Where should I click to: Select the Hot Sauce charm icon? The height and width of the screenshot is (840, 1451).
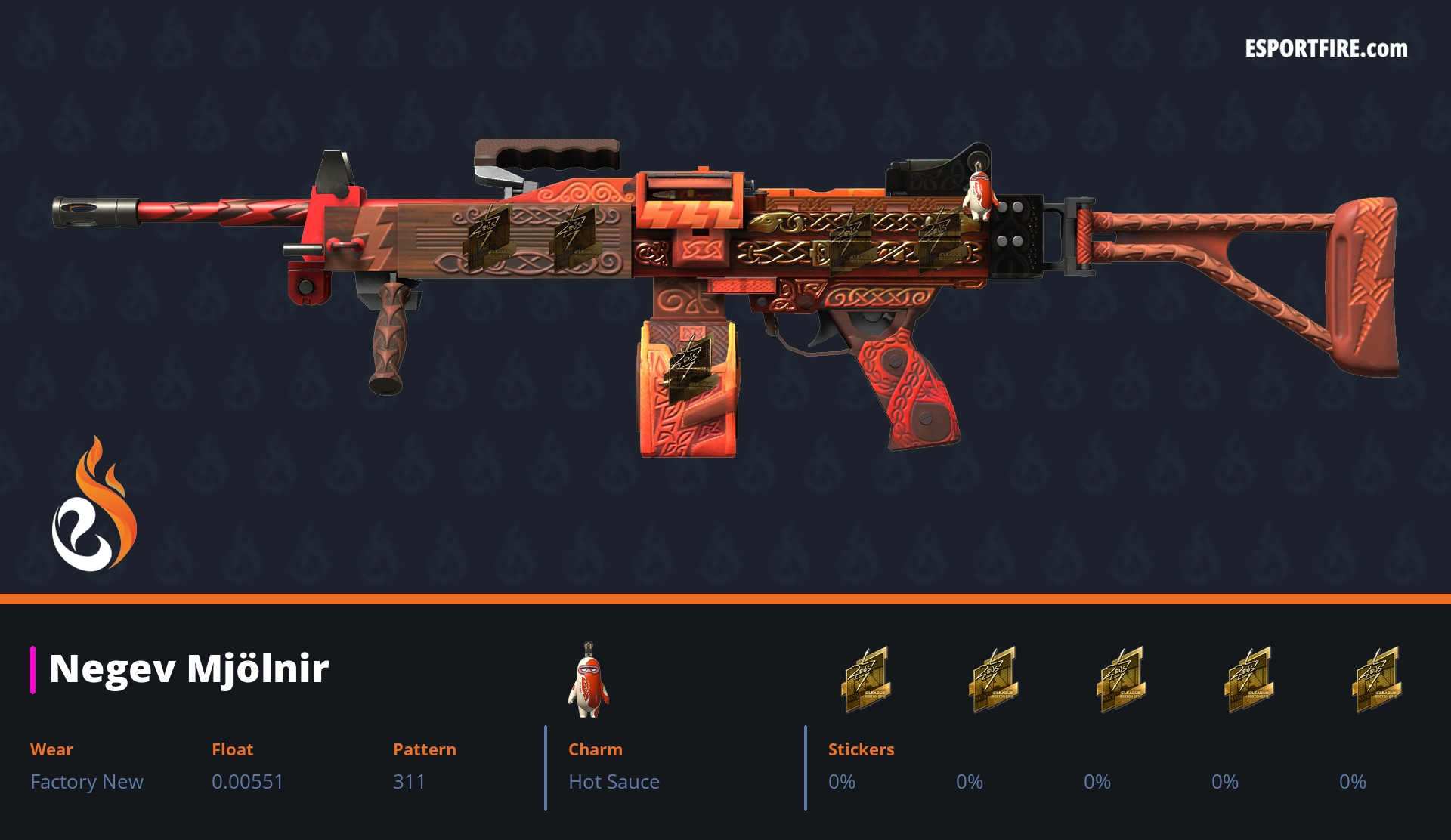pyautogui.click(x=588, y=680)
